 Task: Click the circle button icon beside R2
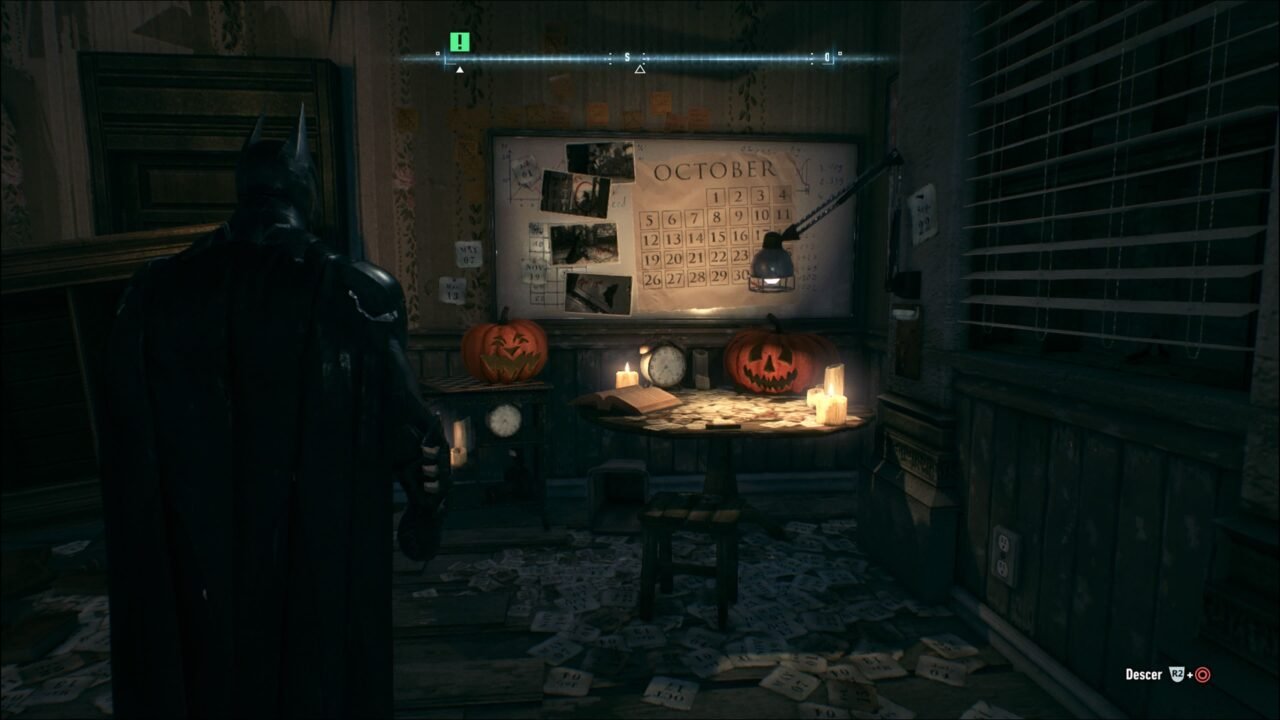tap(1203, 675)
